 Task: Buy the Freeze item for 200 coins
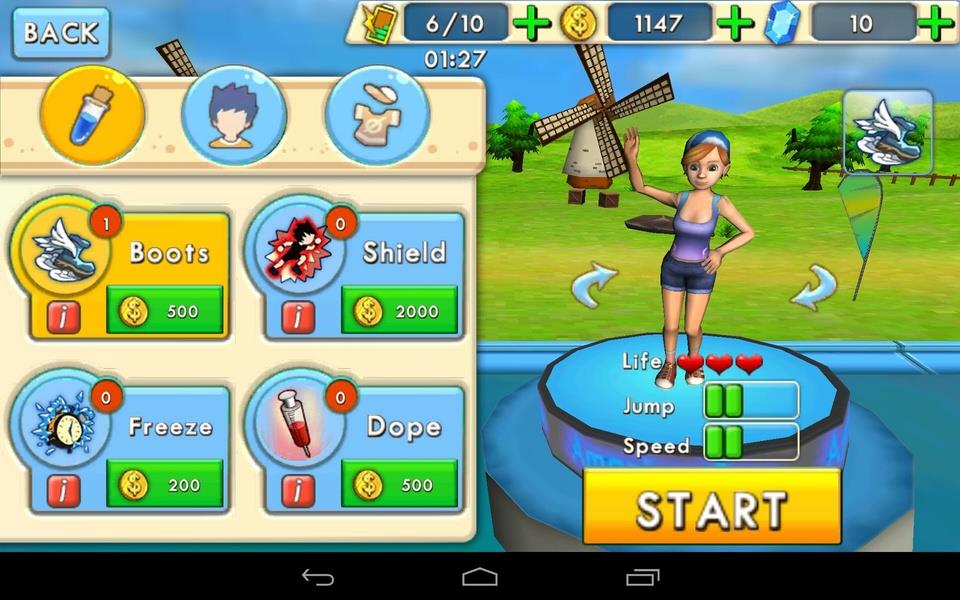pos(165,485)
